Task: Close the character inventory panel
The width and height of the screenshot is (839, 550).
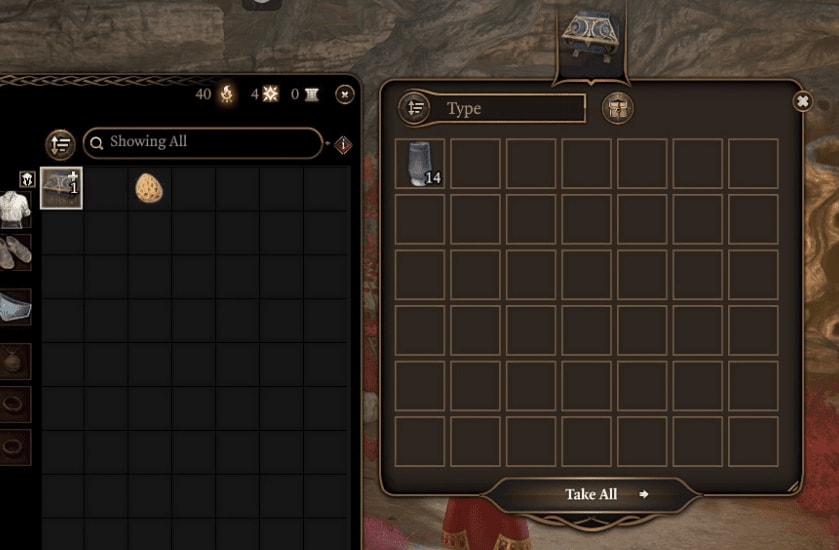Action: pyautogui.click(x=344, y=94)
